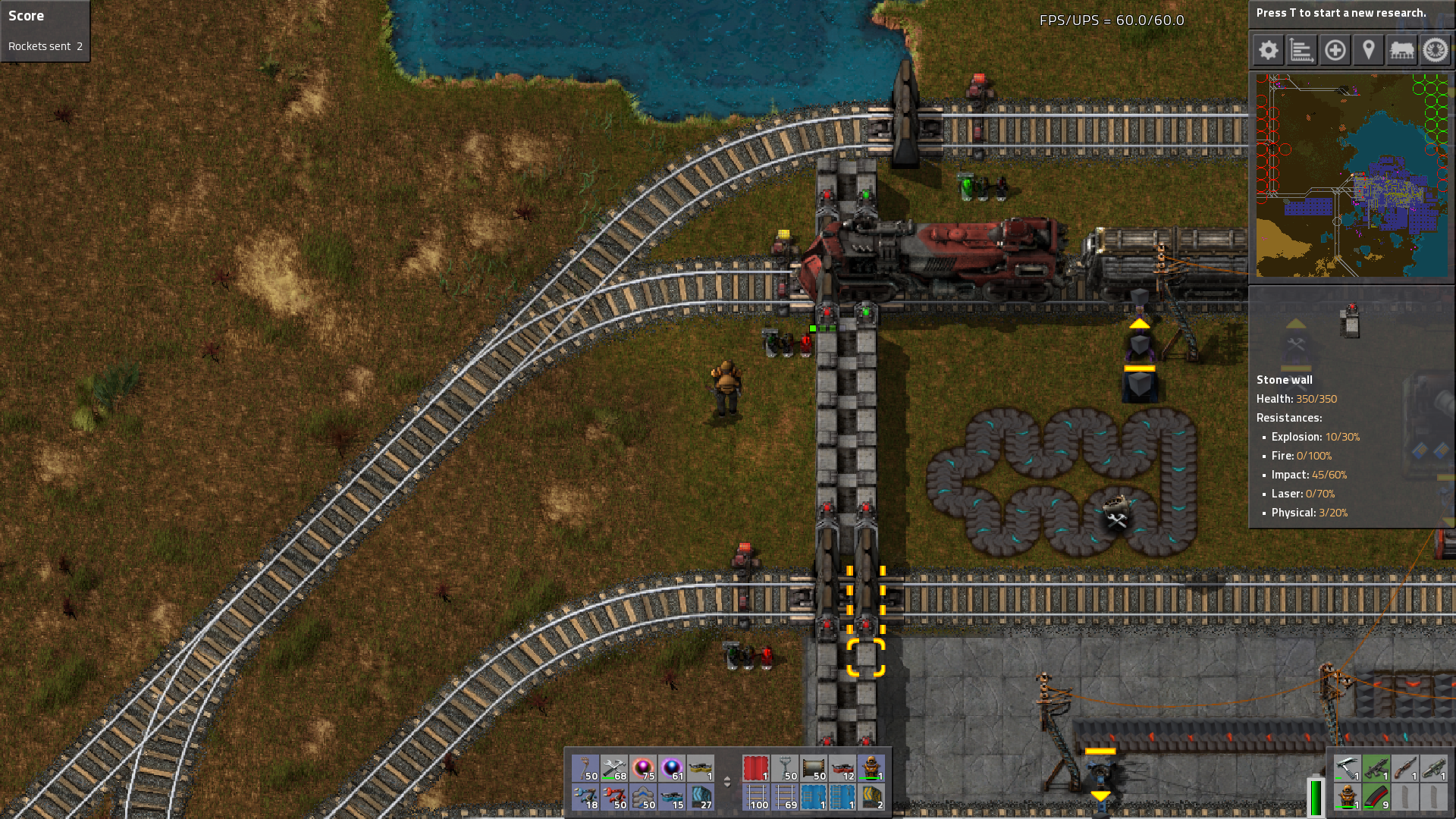
Task: Pick the orange power armor hotbar slot
Action: (x=871, y=768)
